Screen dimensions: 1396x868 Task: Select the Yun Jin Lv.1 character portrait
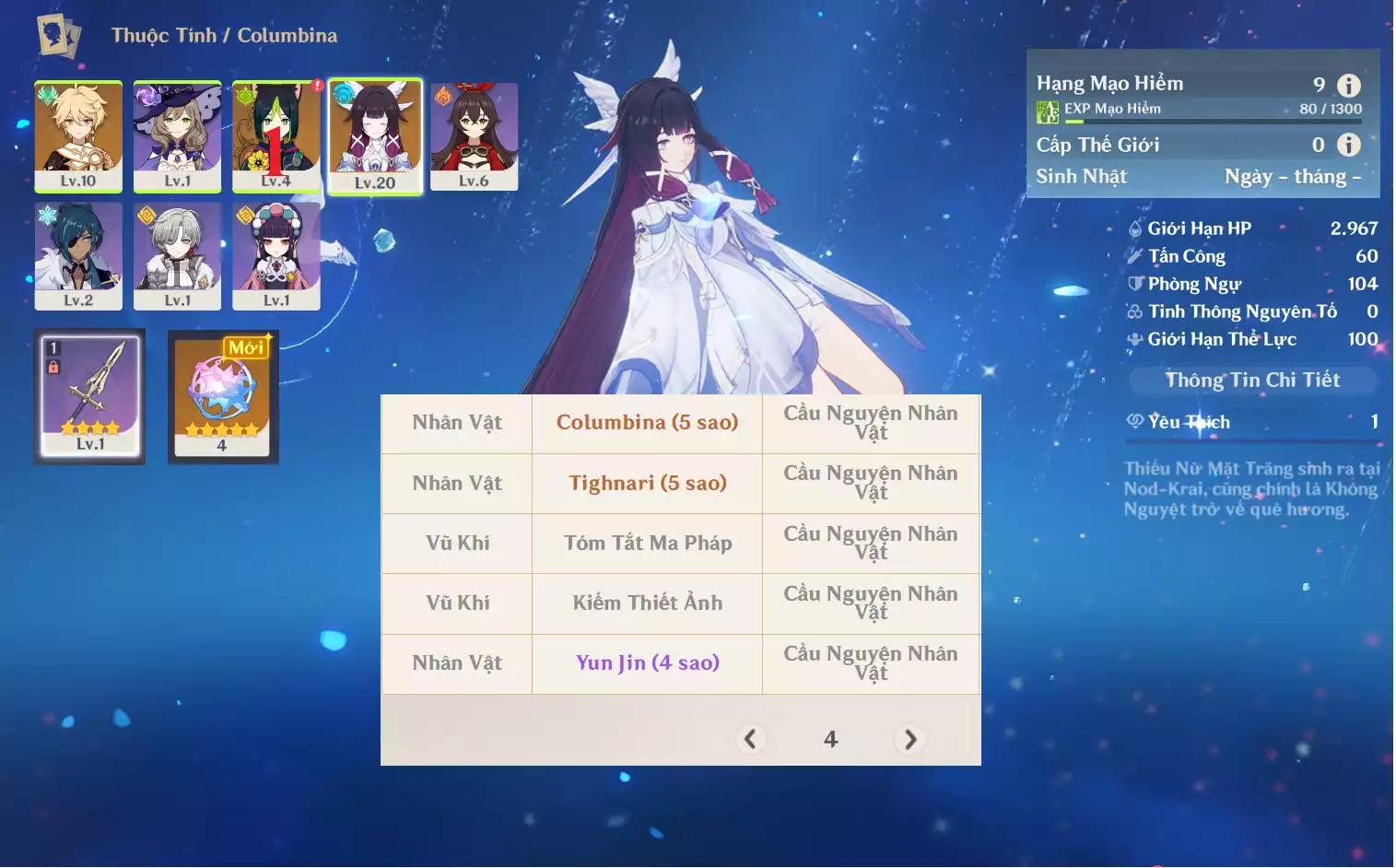tap(276, 255)
